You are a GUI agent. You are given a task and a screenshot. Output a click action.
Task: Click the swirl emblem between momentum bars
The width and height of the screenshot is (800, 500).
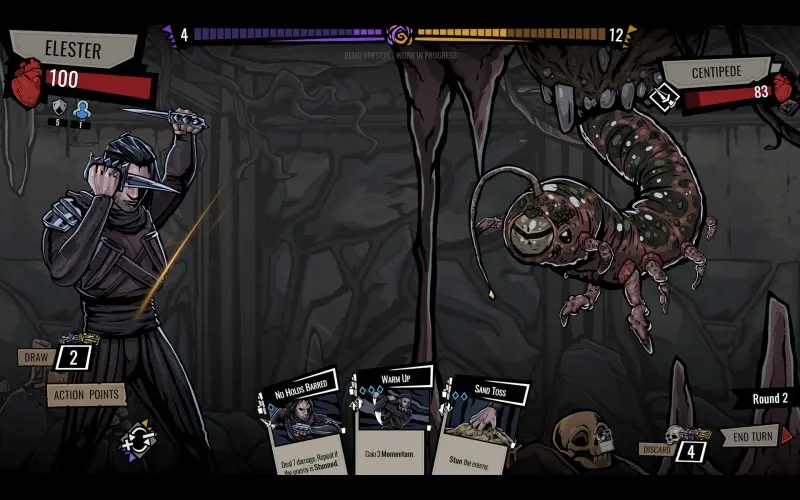(x=400, y=35)
